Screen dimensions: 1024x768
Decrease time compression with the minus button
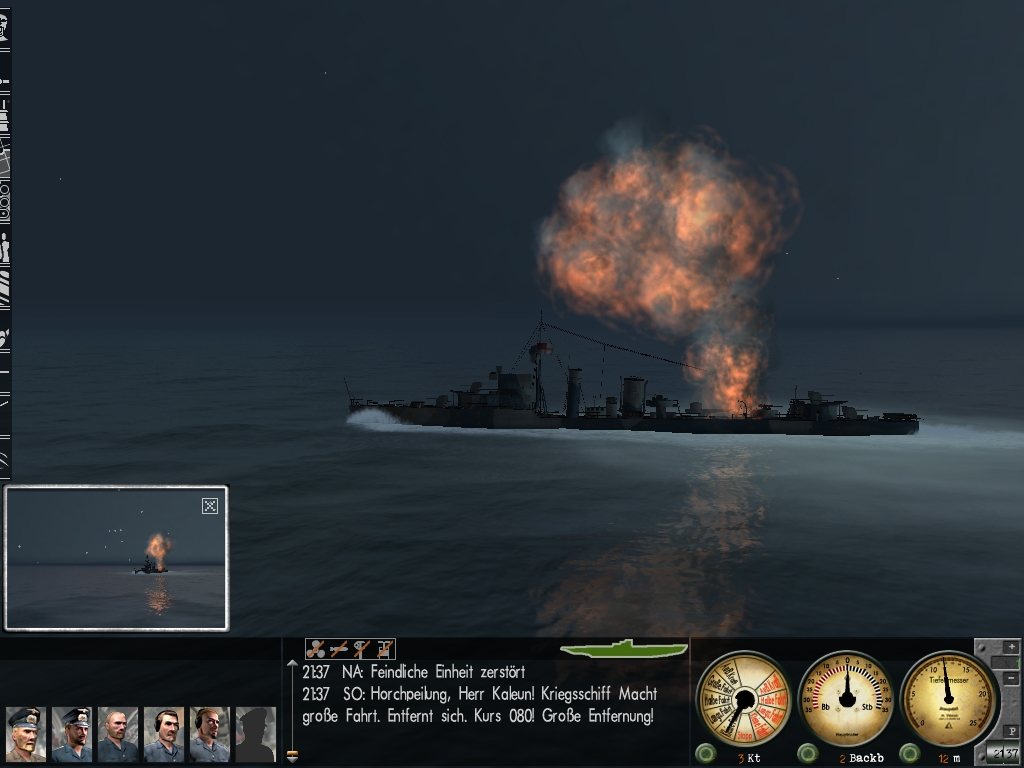point(1011,680)
